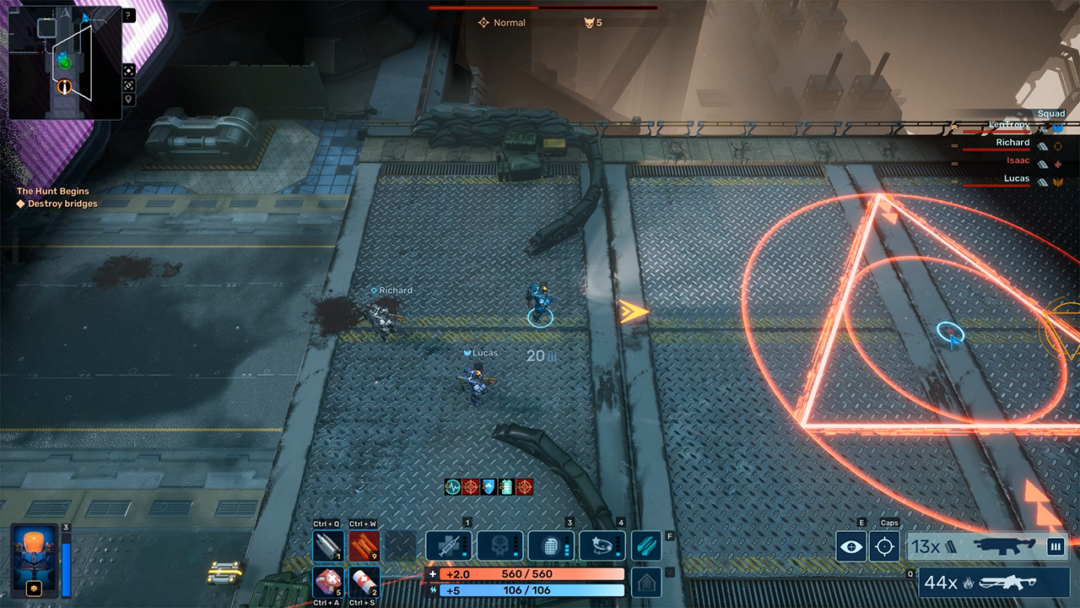
Task: Toggle the crosshair aim mode button
Action: [x=884, y=546]
